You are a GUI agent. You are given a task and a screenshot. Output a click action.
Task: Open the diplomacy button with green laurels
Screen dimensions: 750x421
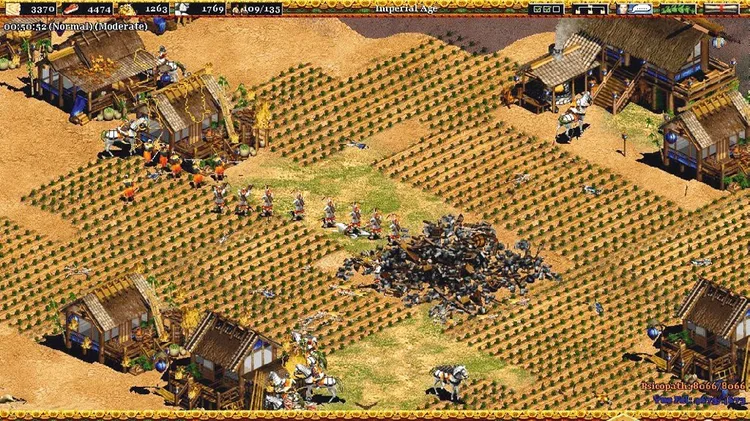click(679, 8)
